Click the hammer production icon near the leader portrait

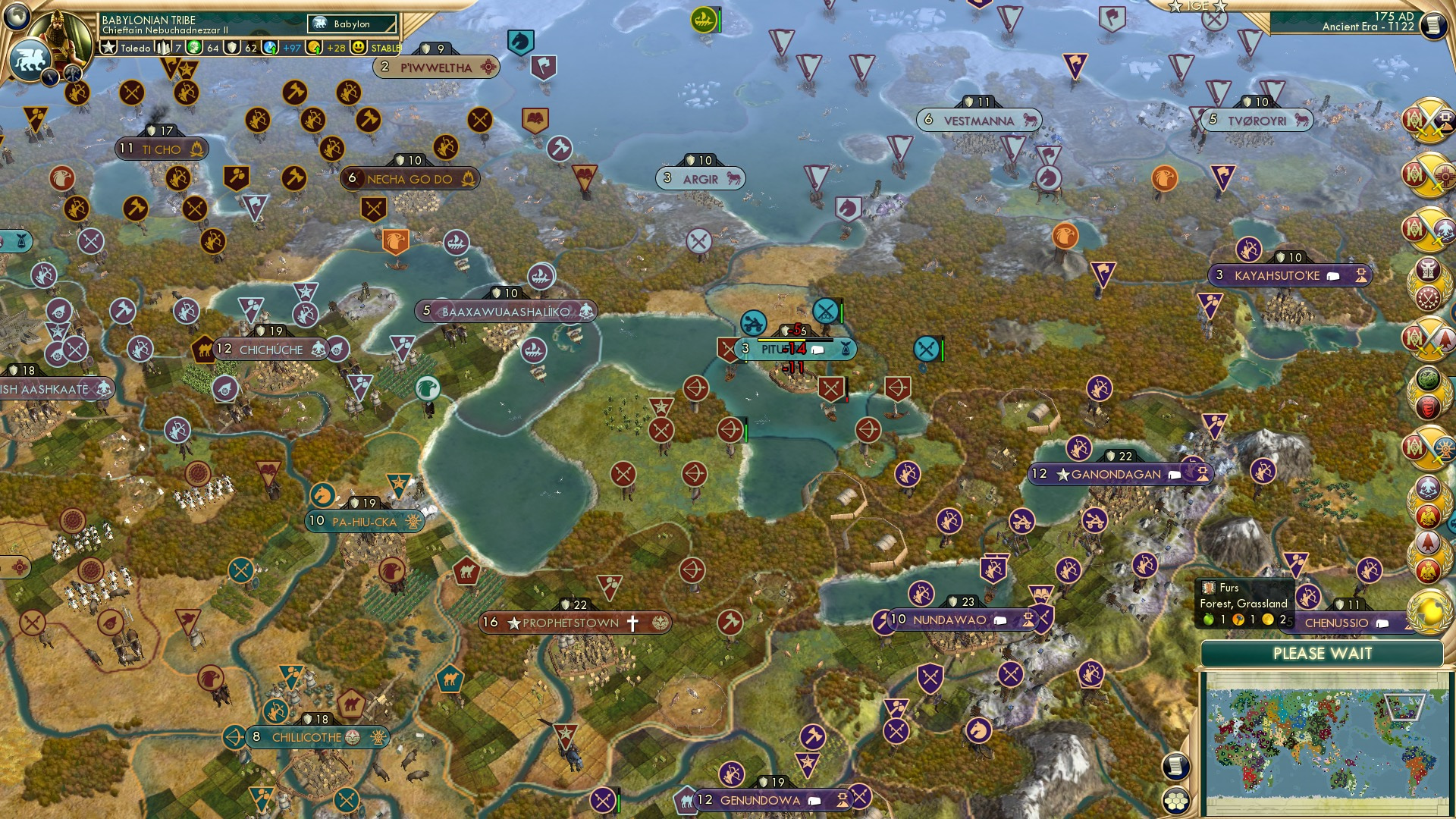(73, 74)
